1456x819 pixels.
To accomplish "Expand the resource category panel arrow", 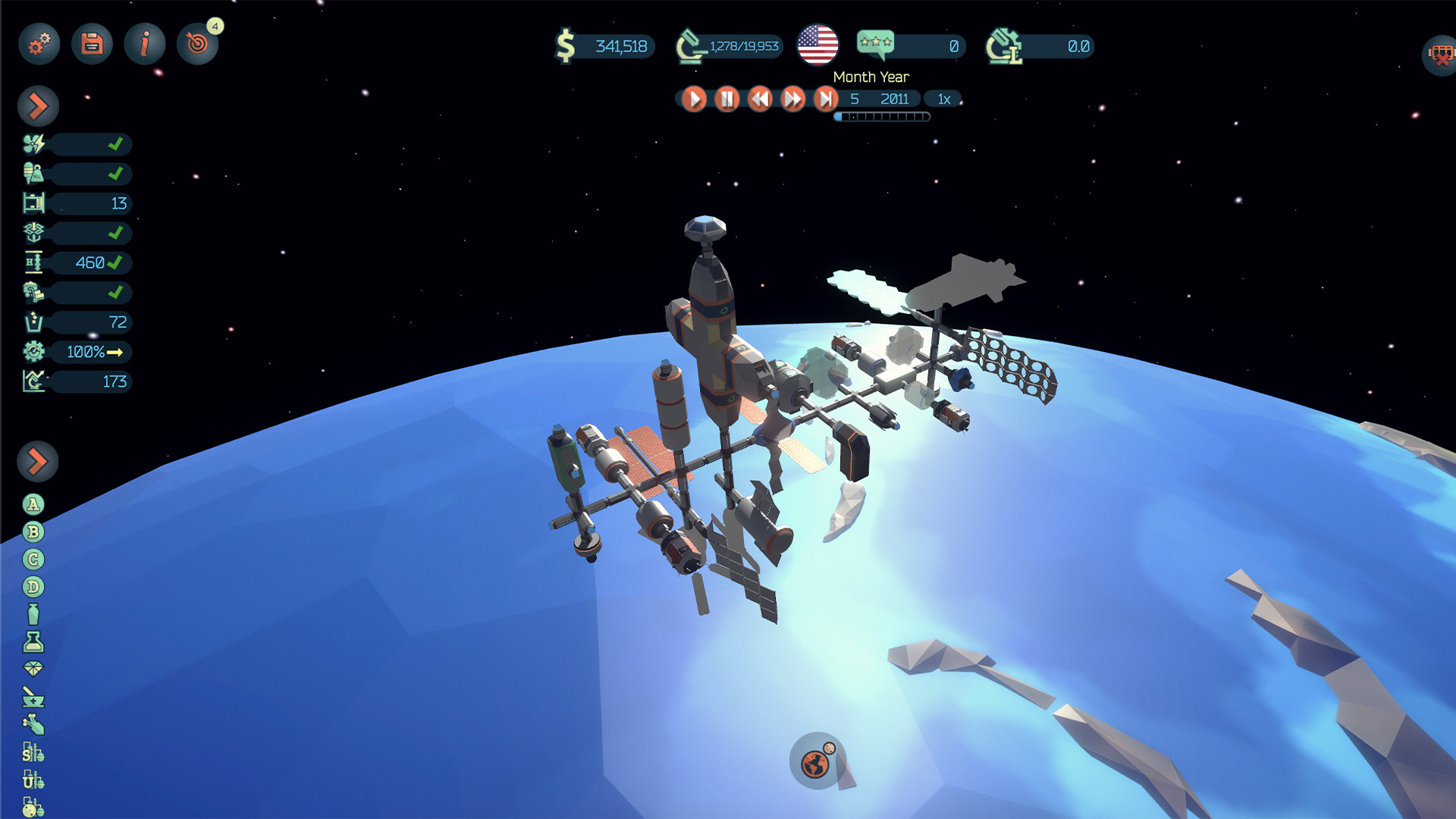I will tap(38, 461).
